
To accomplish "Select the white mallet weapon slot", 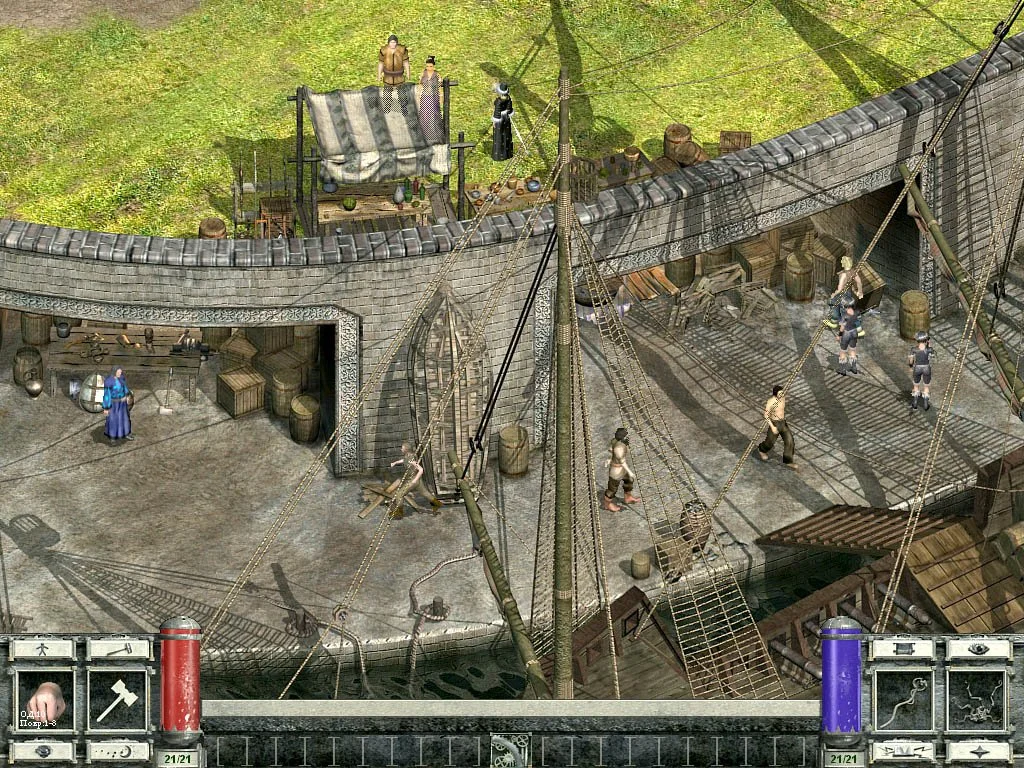I will (118, 700).
